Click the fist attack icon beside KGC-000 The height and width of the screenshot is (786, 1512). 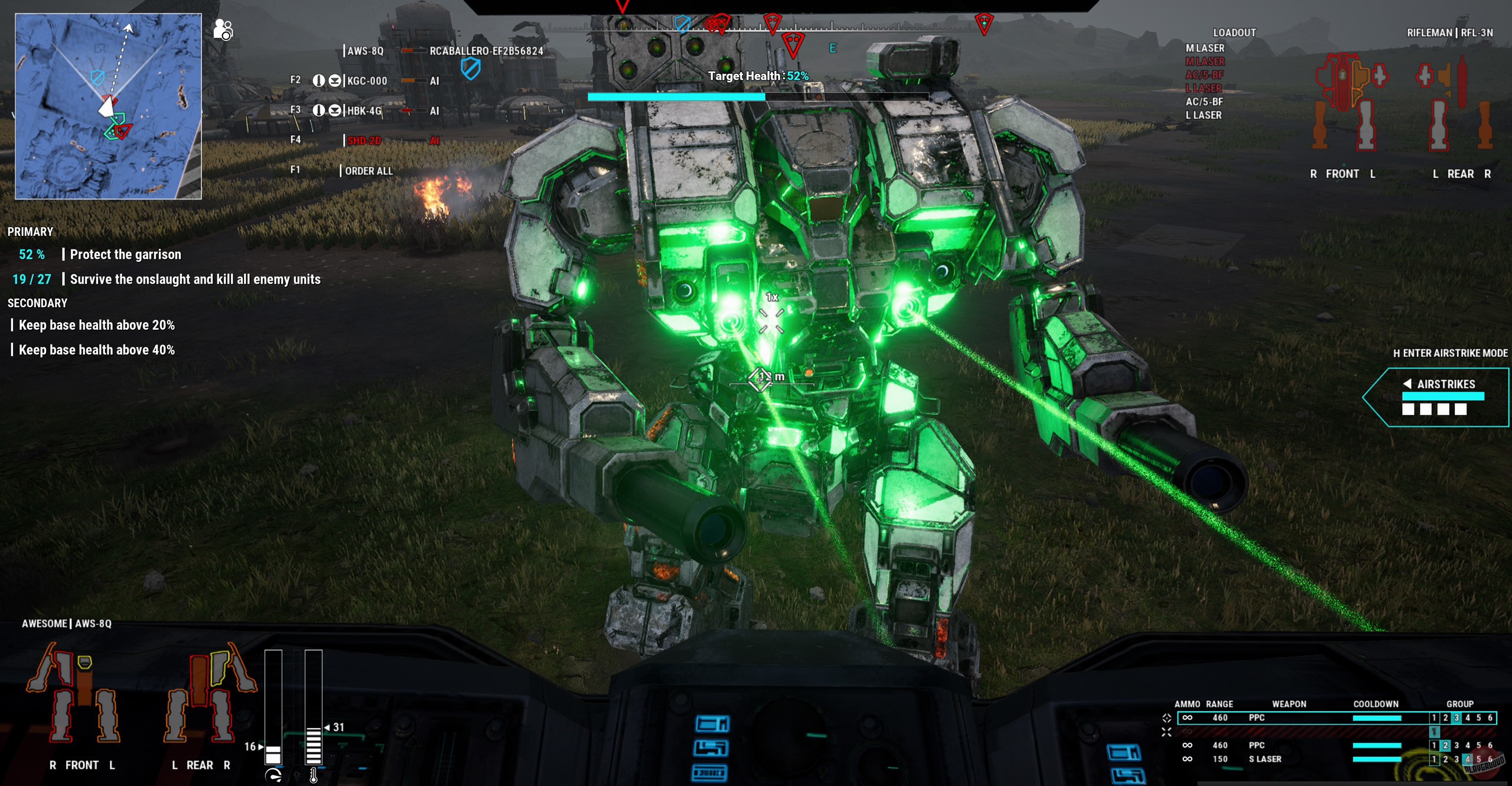coord(318,81)
